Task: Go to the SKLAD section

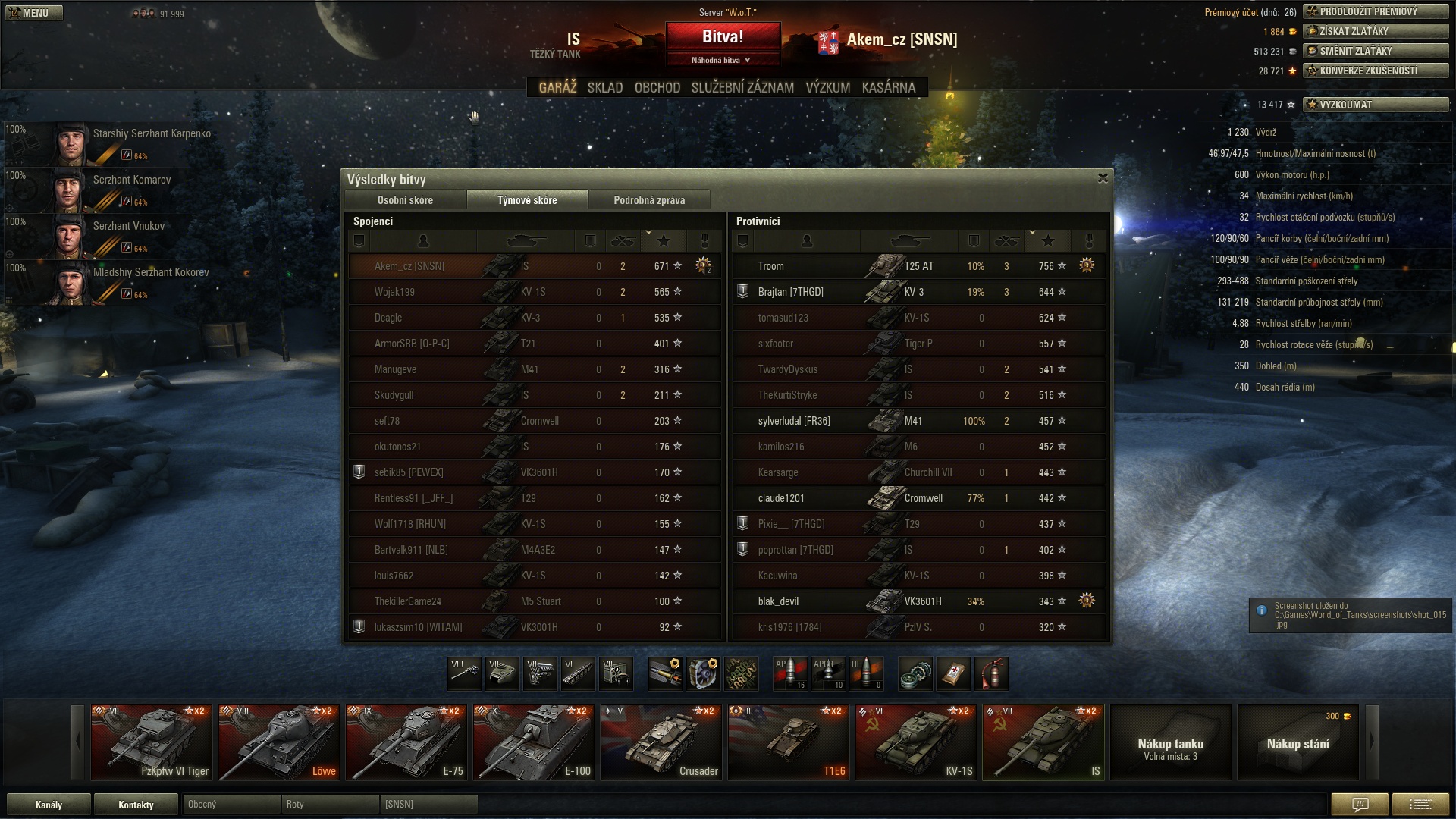Action: pyautogui.click(x=604, y=88)
